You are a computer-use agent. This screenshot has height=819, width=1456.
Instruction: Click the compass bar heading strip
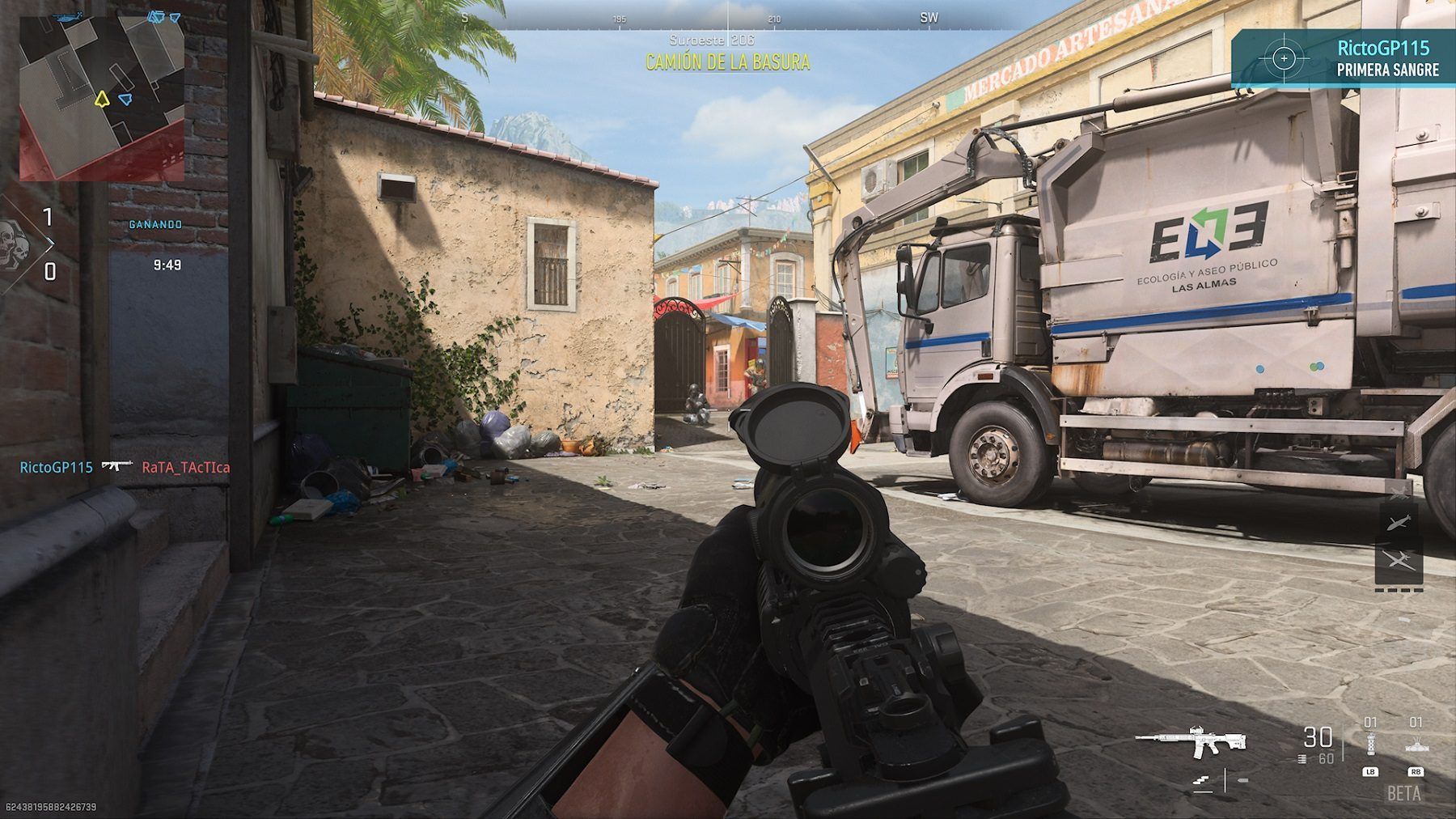728,18
